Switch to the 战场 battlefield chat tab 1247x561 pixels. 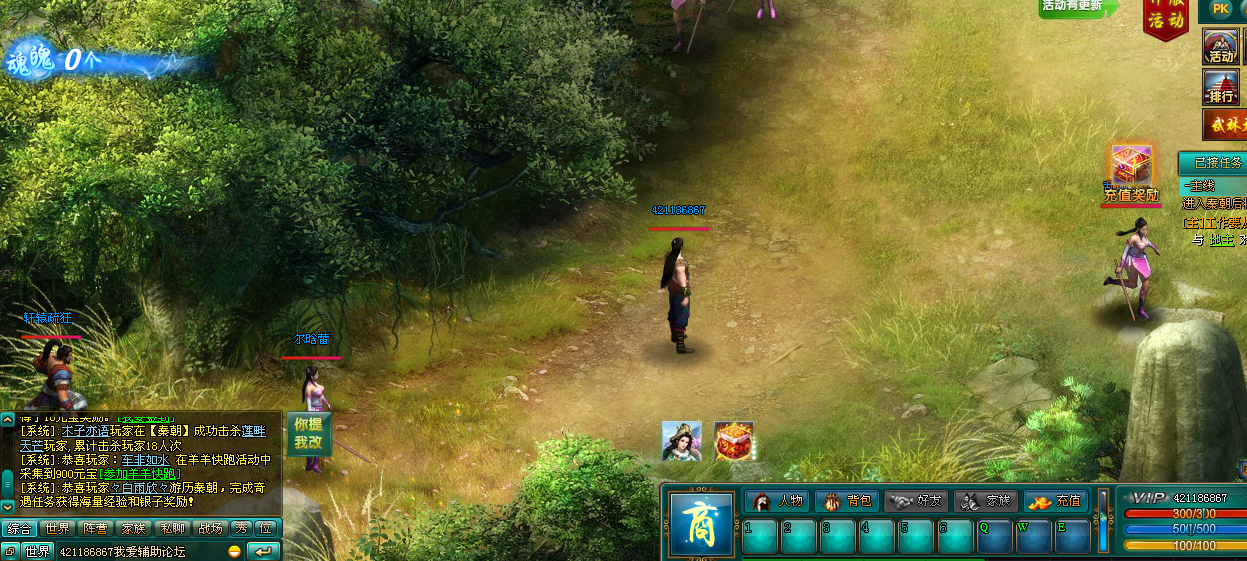pos(210,529)
